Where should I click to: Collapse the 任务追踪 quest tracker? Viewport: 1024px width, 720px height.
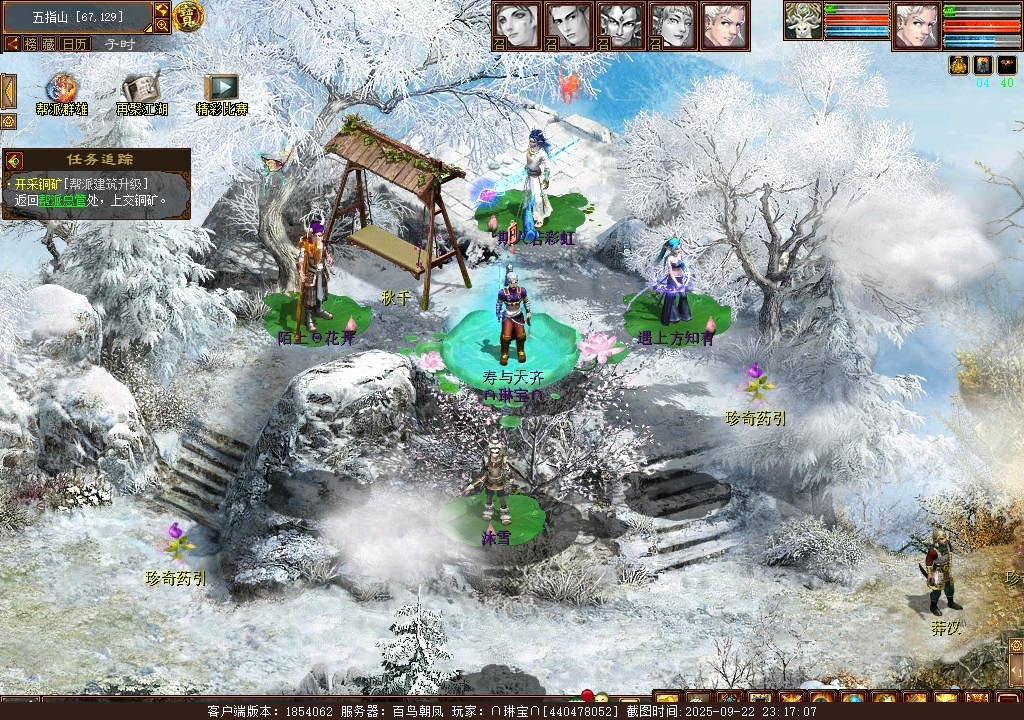point(14,160)
